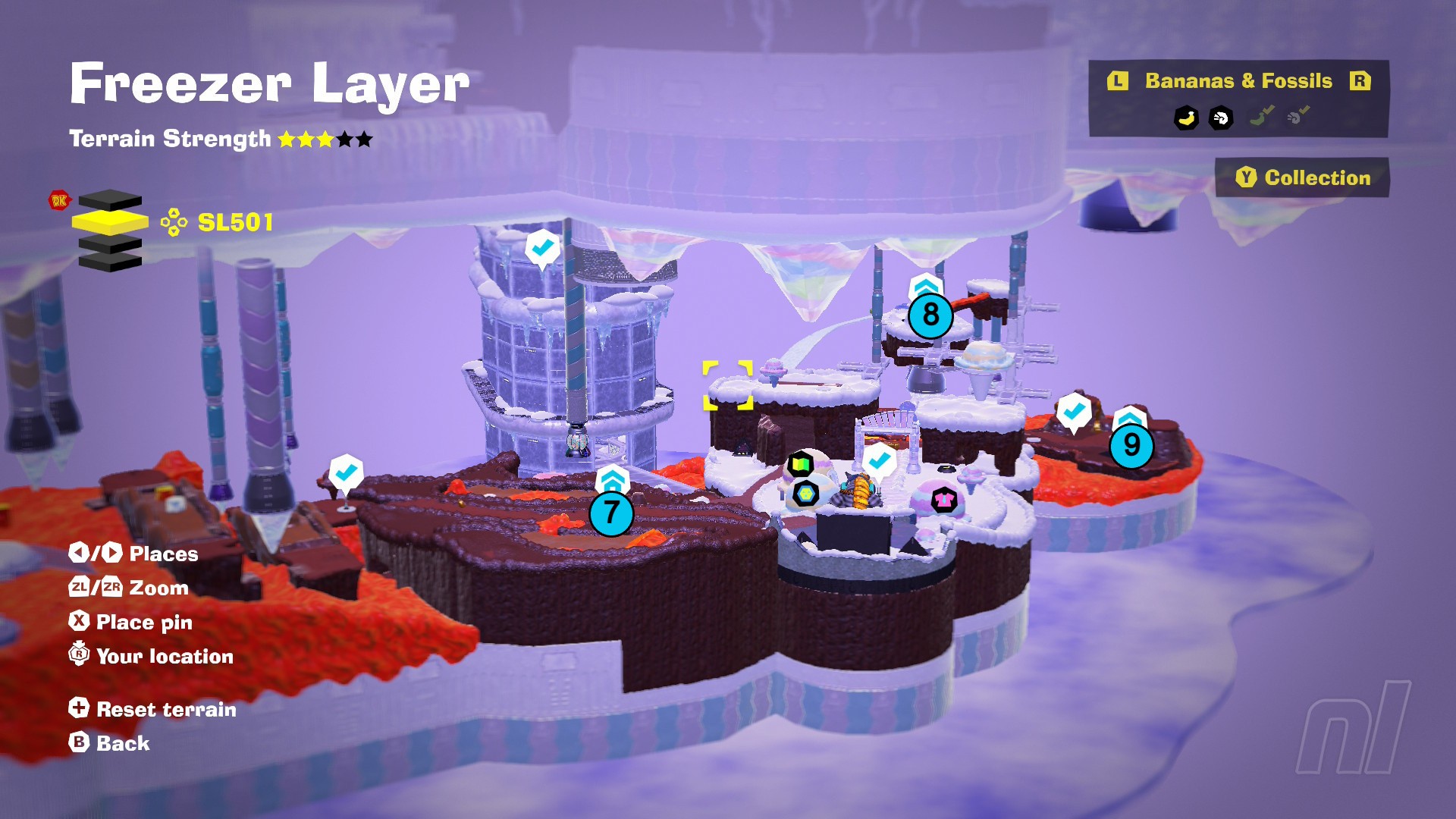Click the pink shirt style shop icon
The image size is (1456, 819).
pyautogui.click(x=943, y=499)
